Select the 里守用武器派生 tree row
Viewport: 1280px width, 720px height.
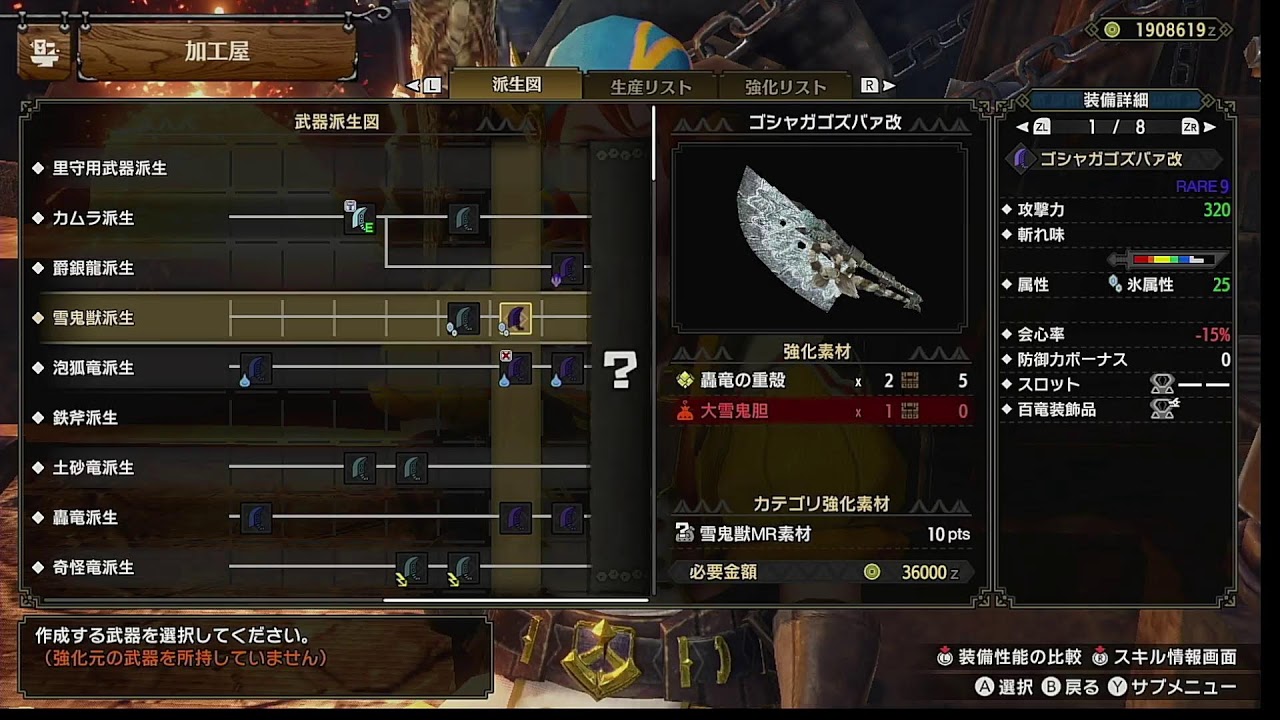click(x=110, y=168)
